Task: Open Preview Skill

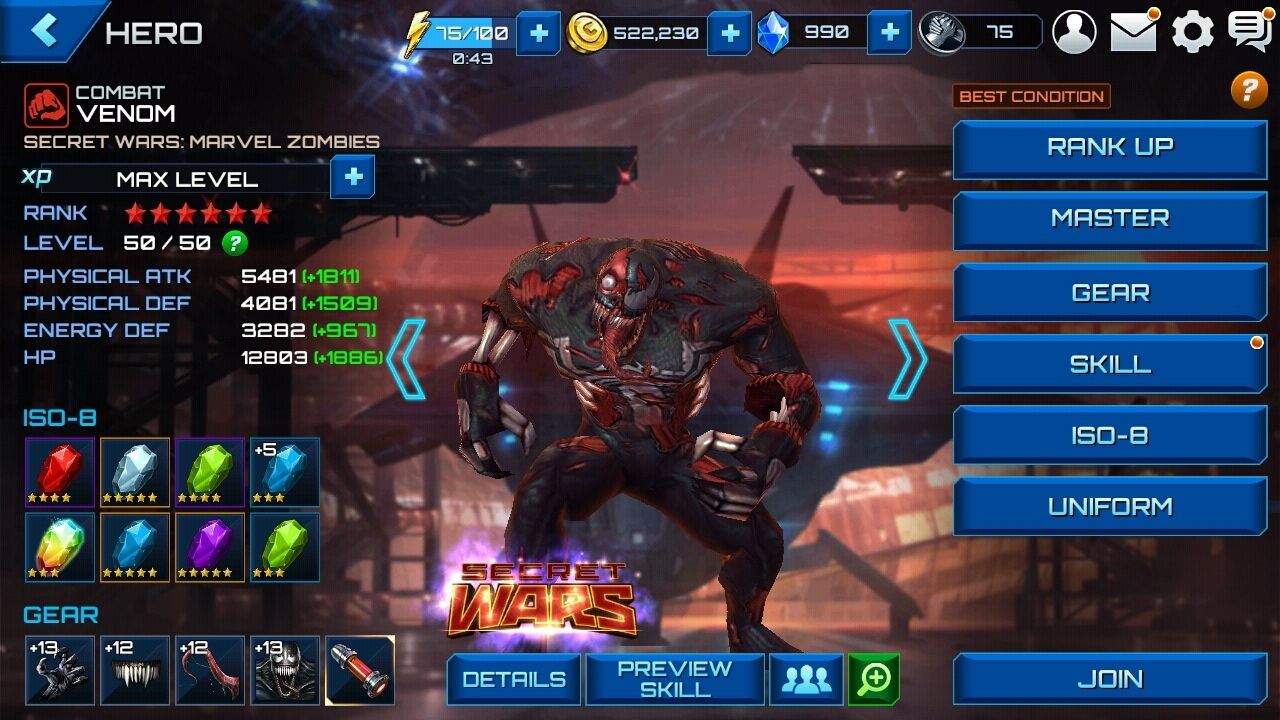Action: point(674,680)
